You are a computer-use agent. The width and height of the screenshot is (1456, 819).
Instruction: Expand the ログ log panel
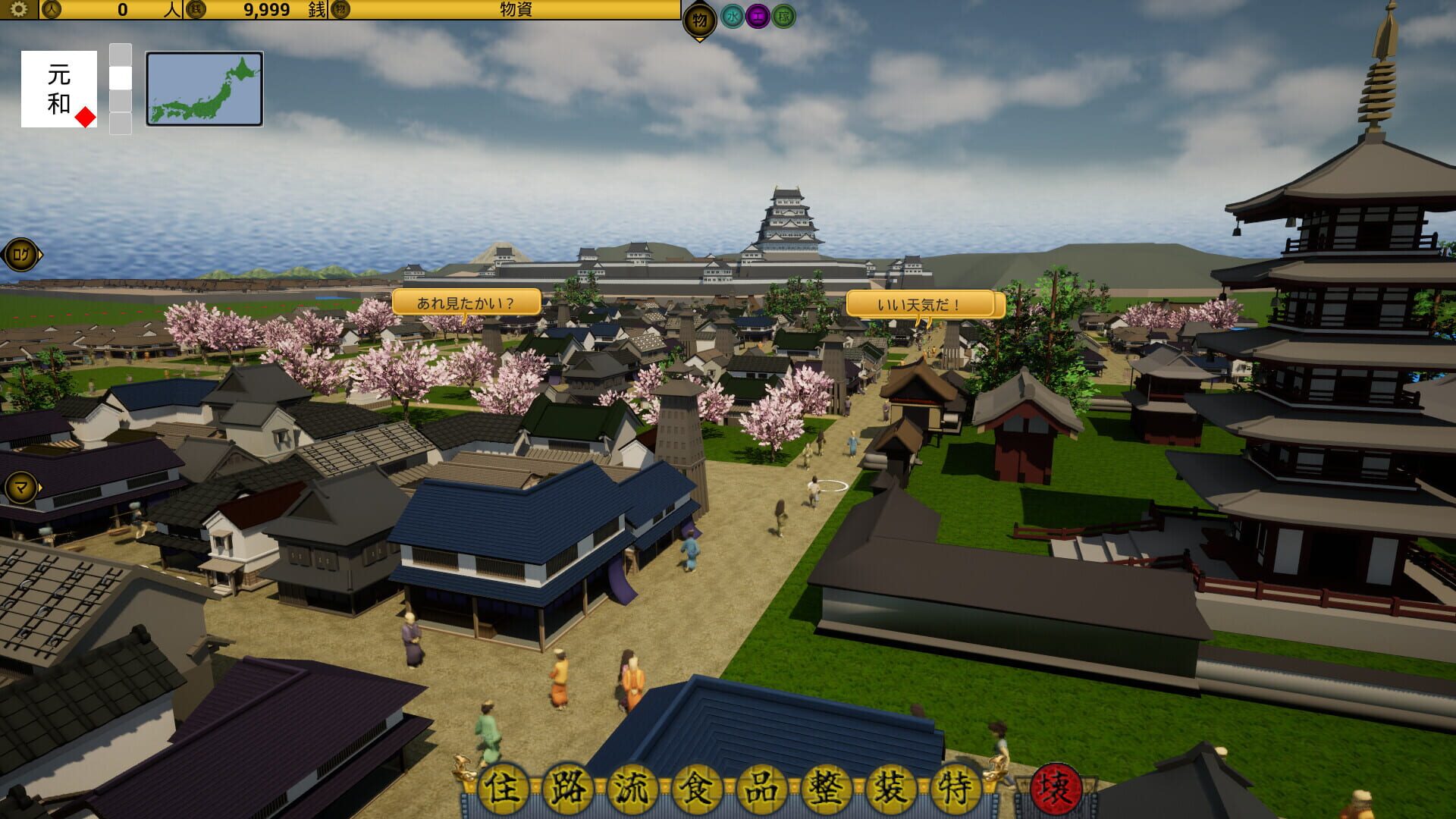pos(20,255)
